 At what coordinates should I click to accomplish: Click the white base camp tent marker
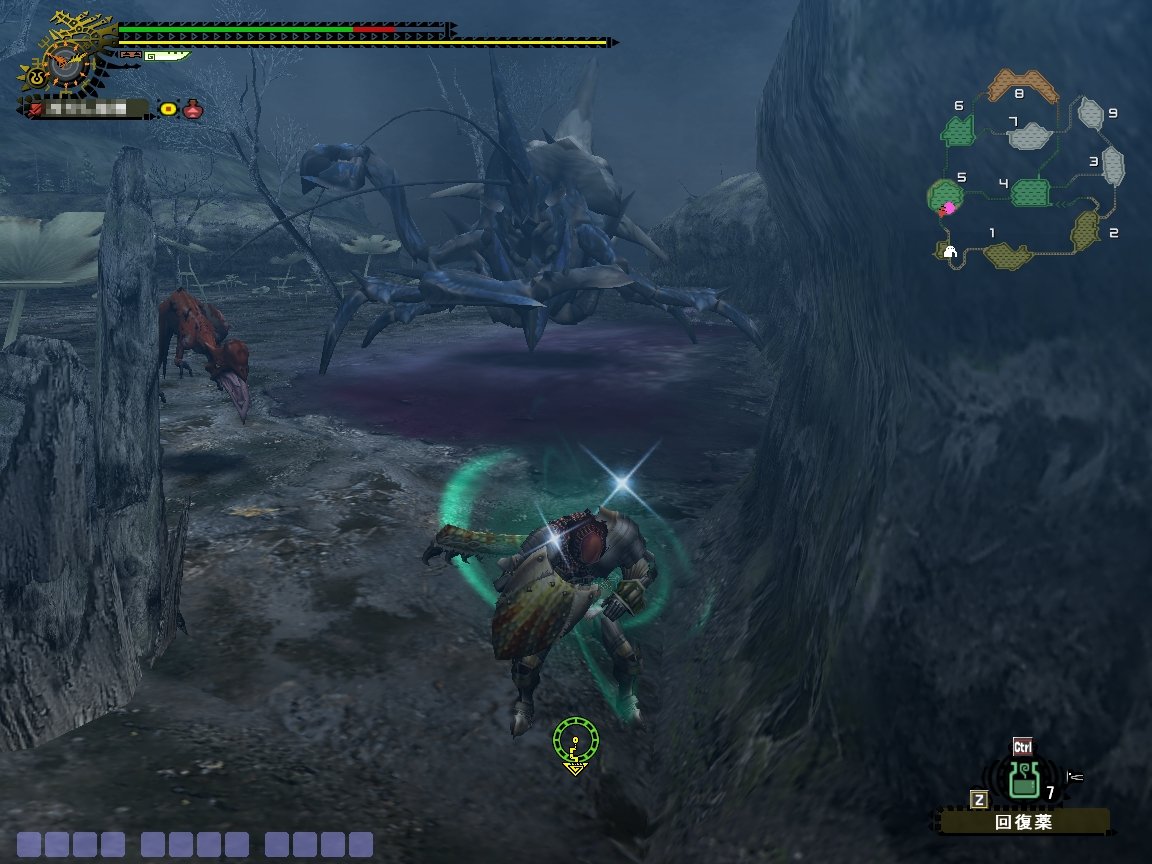click(x=950, y=252)
